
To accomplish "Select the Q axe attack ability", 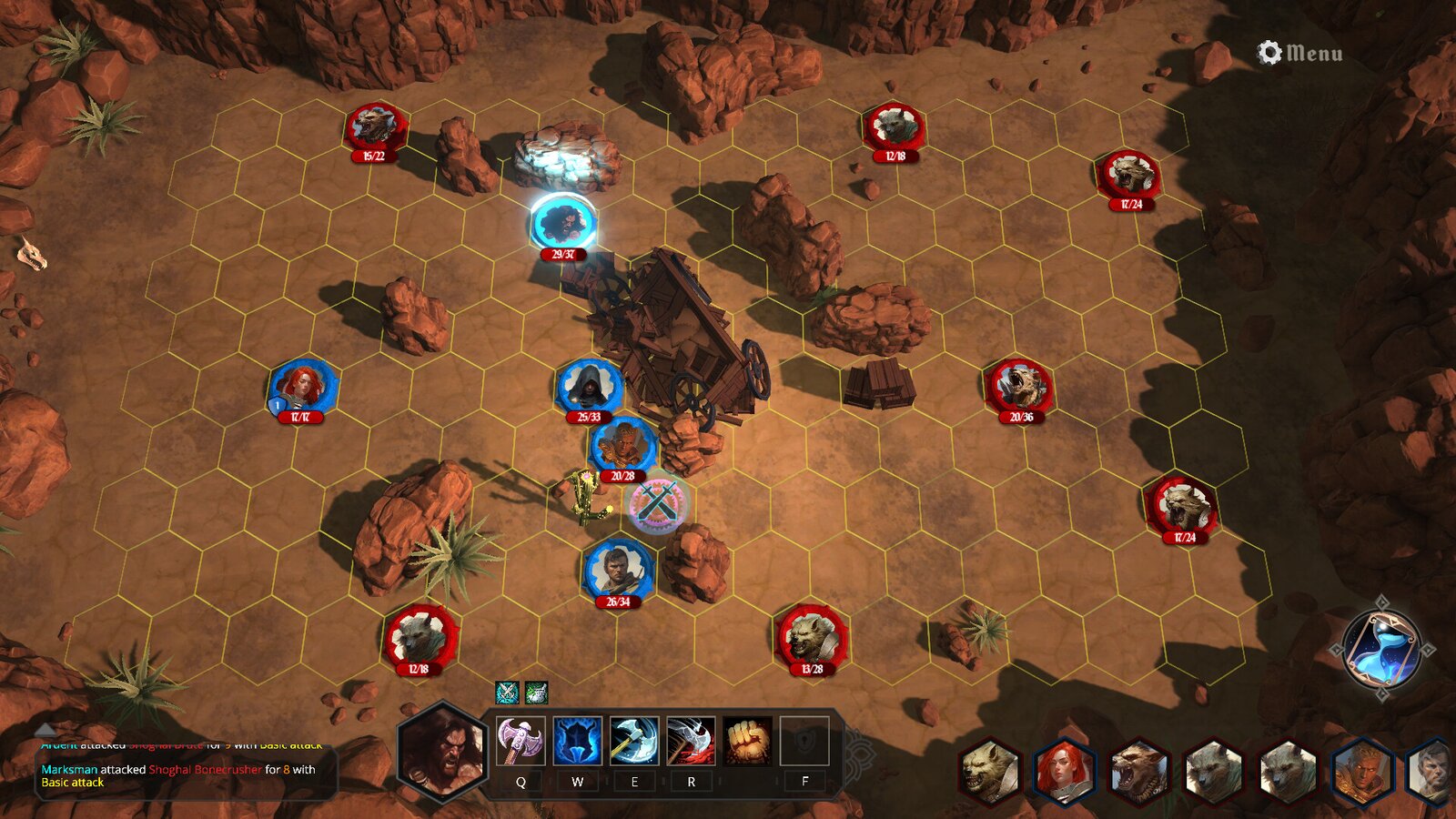I will tap(519, 739).
